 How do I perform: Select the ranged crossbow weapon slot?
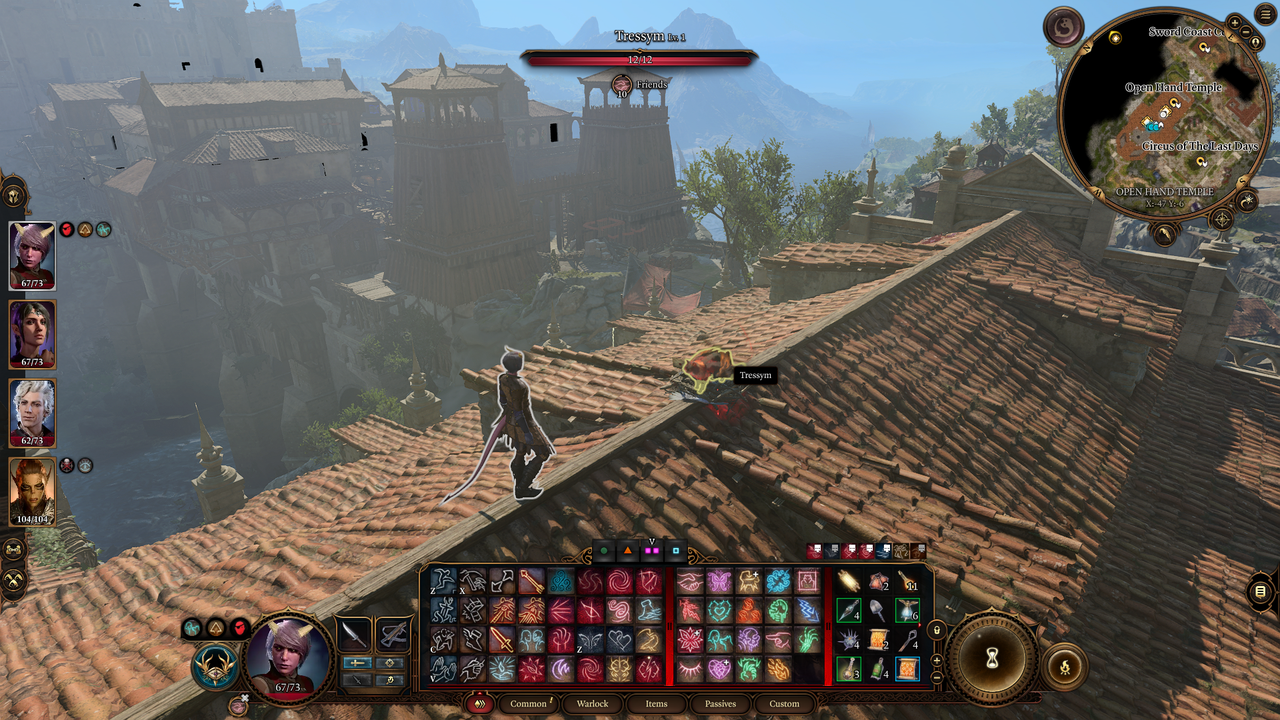point(393,634)
